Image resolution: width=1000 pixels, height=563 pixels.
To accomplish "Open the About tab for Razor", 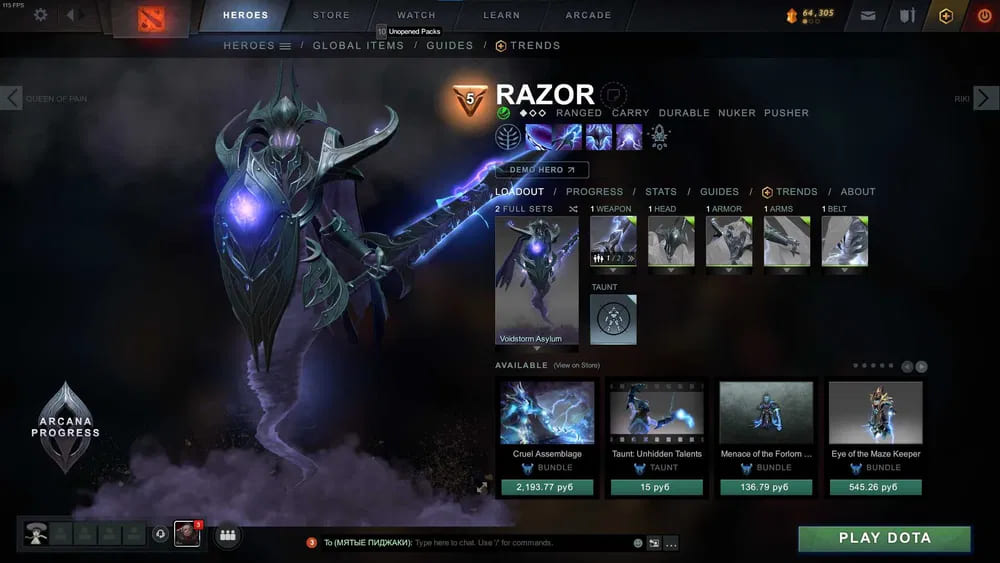I will 857,192.
